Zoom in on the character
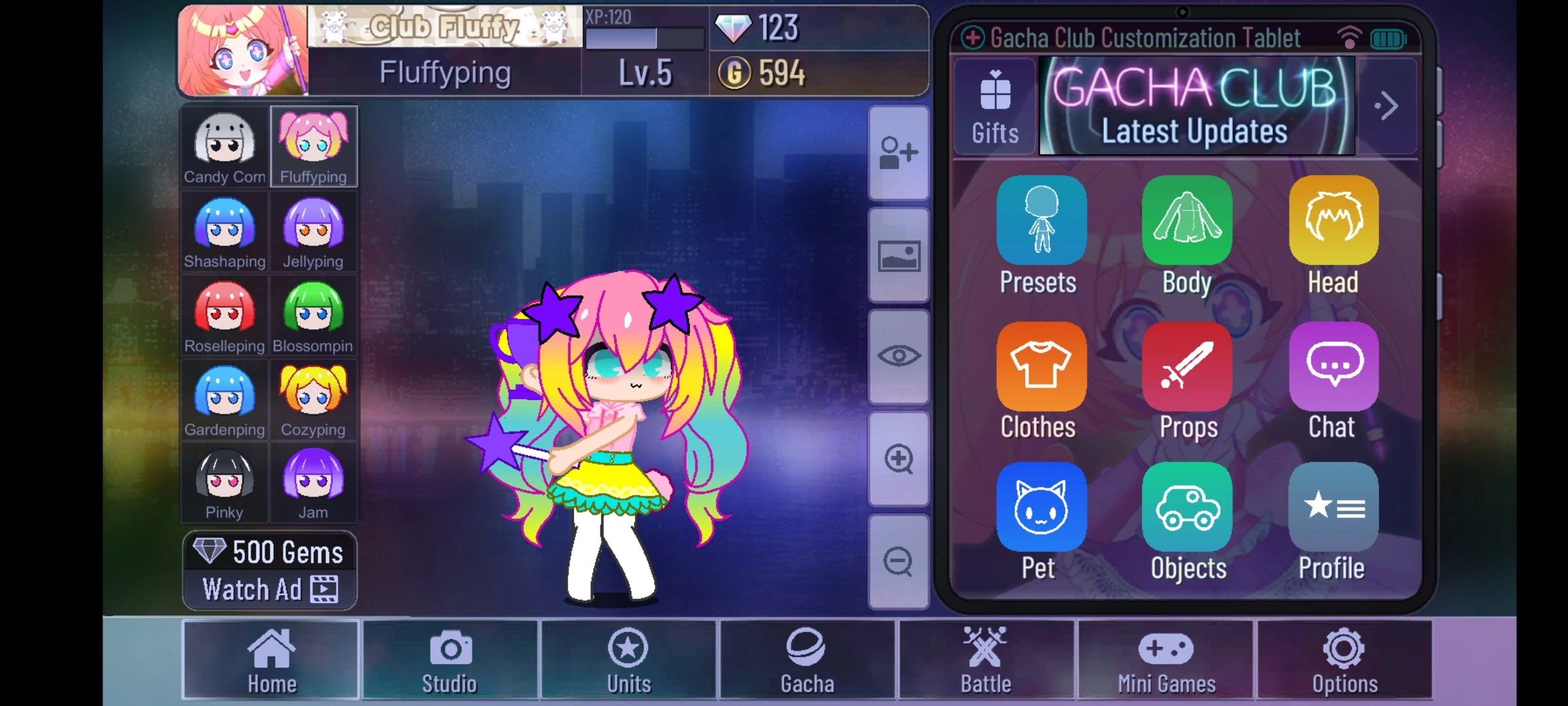The height and width of the screenshot is (706, 1568). pos(898,459)
